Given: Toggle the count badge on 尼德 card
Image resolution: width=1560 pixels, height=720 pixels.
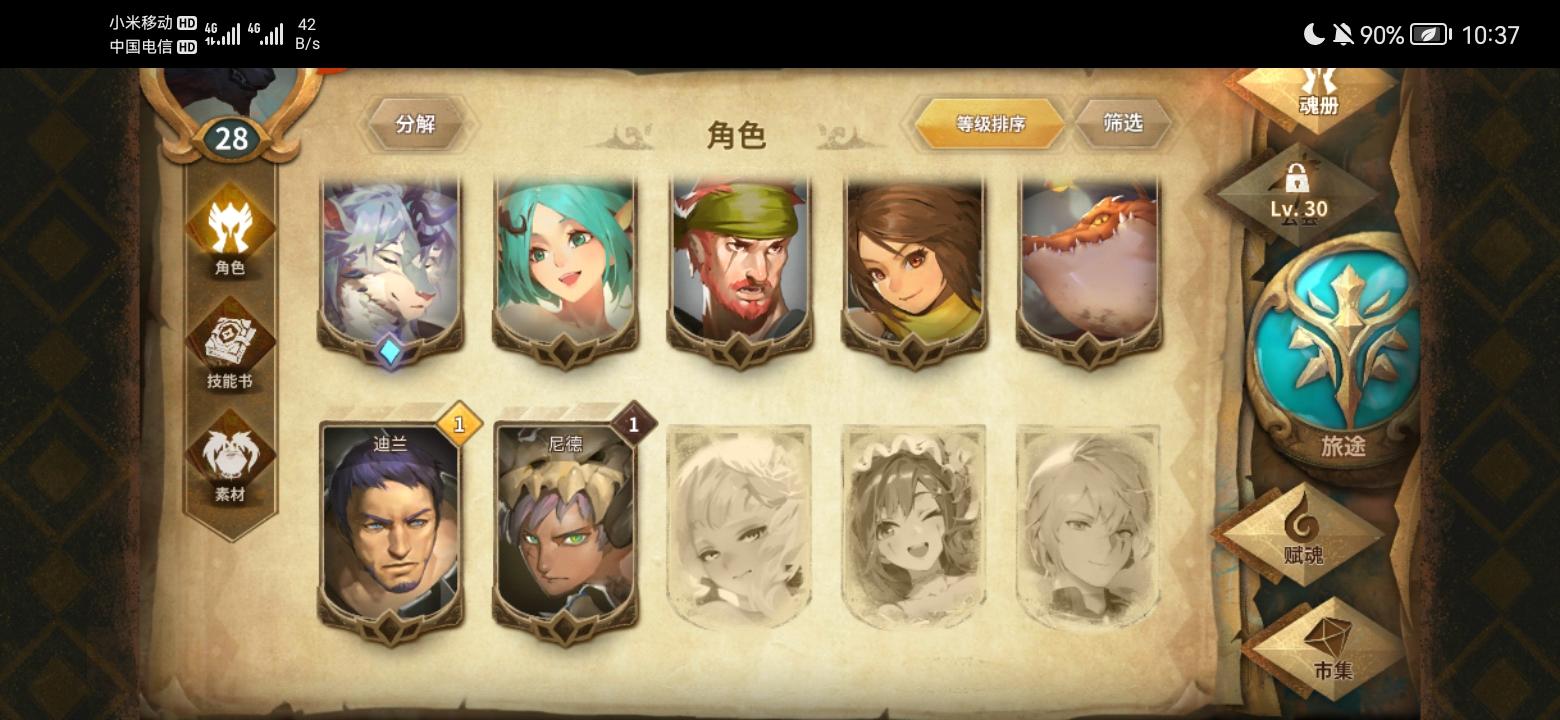Looking at the screenshot, I should coord(634,424).
